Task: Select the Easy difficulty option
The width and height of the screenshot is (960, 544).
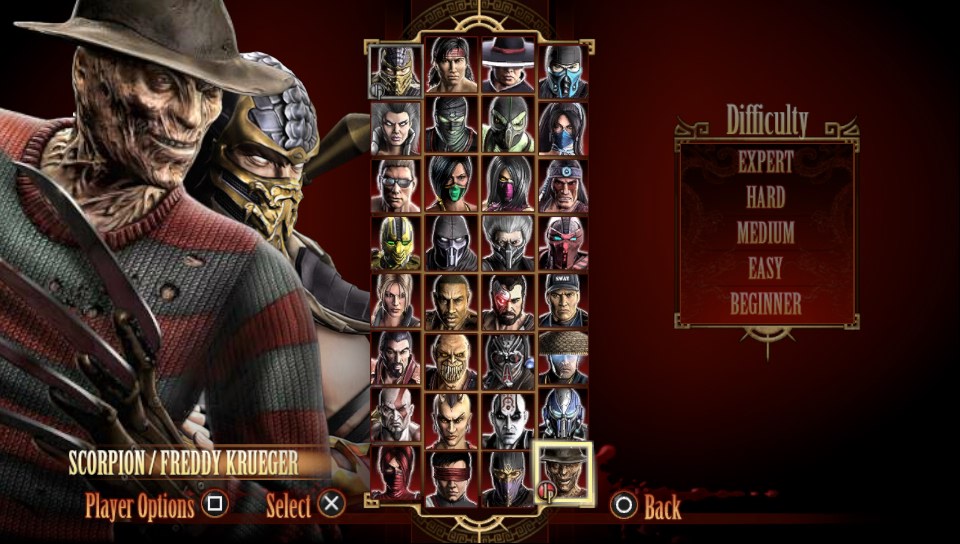Action: (765, 268)
